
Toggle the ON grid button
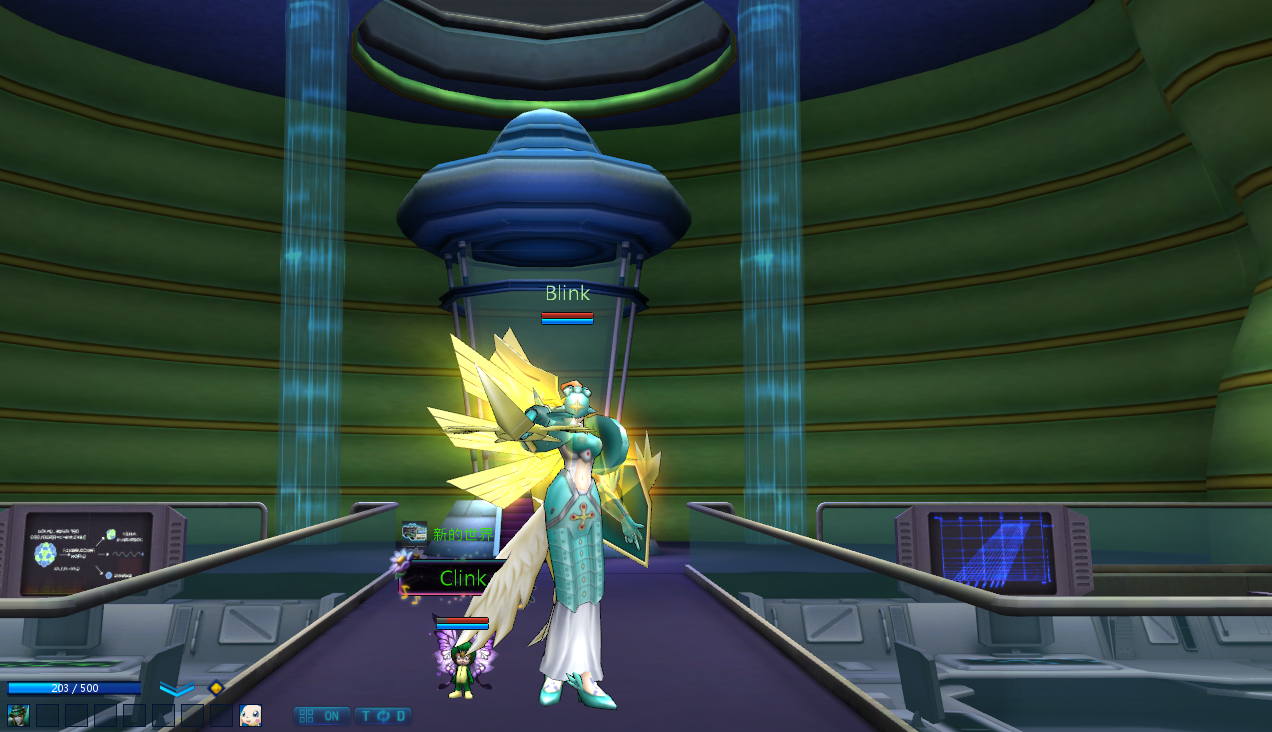(x=321, y=716)
